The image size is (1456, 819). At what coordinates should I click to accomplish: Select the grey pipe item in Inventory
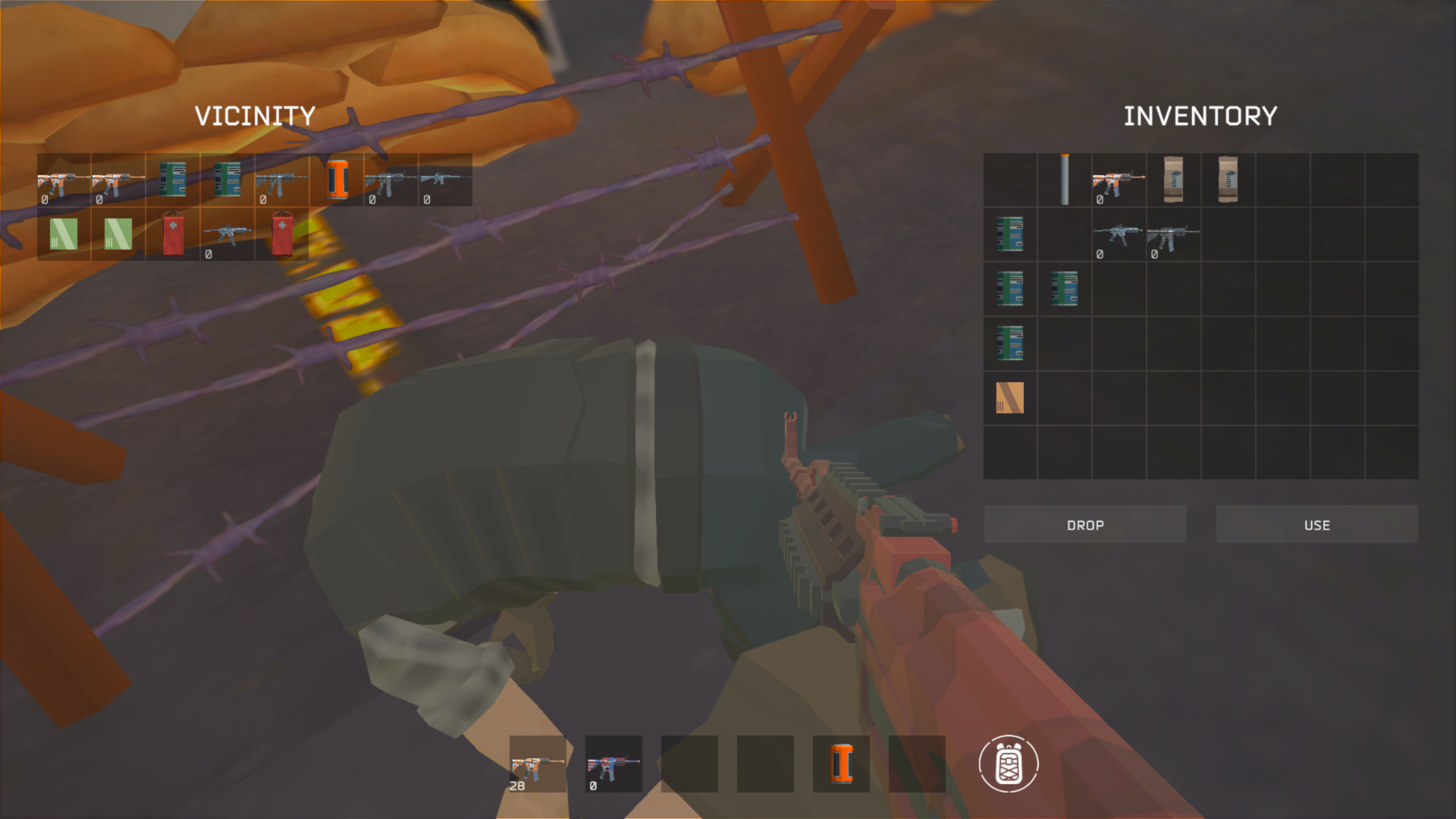tap(1065, 180)
